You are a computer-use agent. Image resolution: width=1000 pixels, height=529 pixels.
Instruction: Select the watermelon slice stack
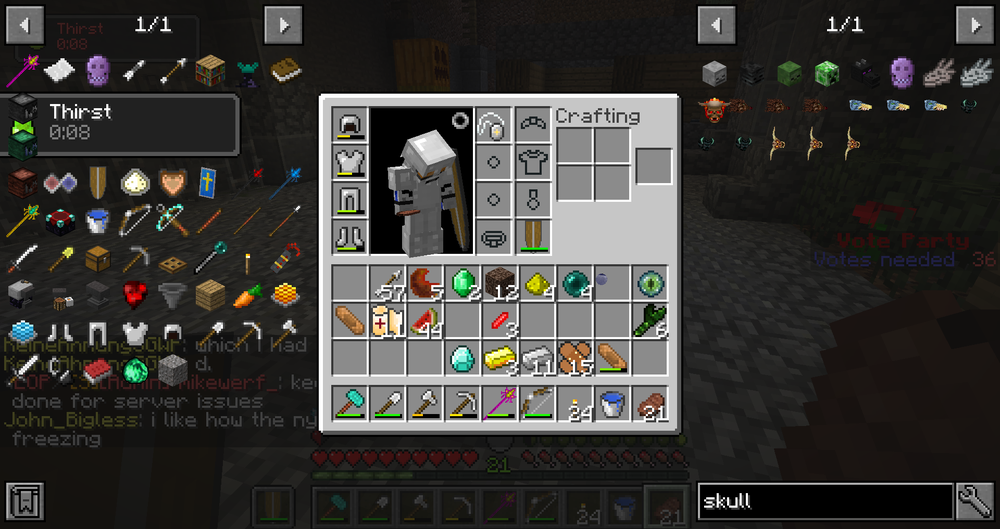coord(425,321)
